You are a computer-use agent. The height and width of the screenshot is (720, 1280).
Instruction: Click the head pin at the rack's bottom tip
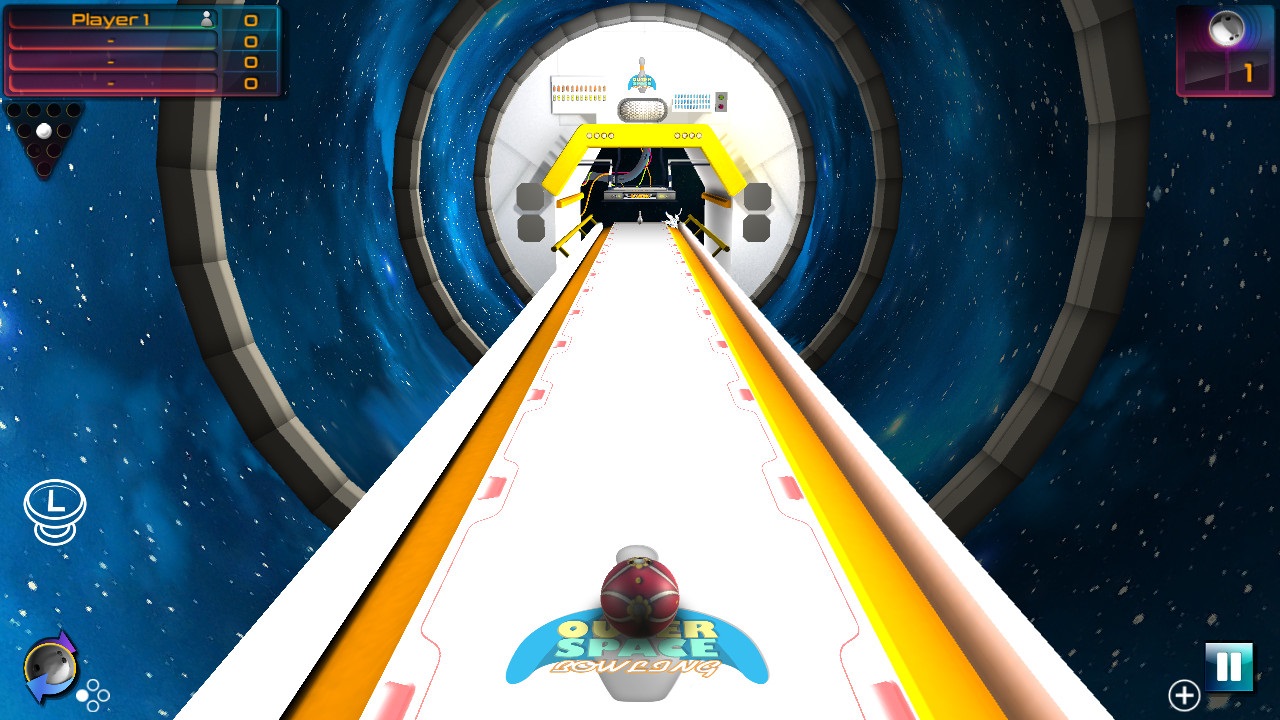tap(44, 169)
